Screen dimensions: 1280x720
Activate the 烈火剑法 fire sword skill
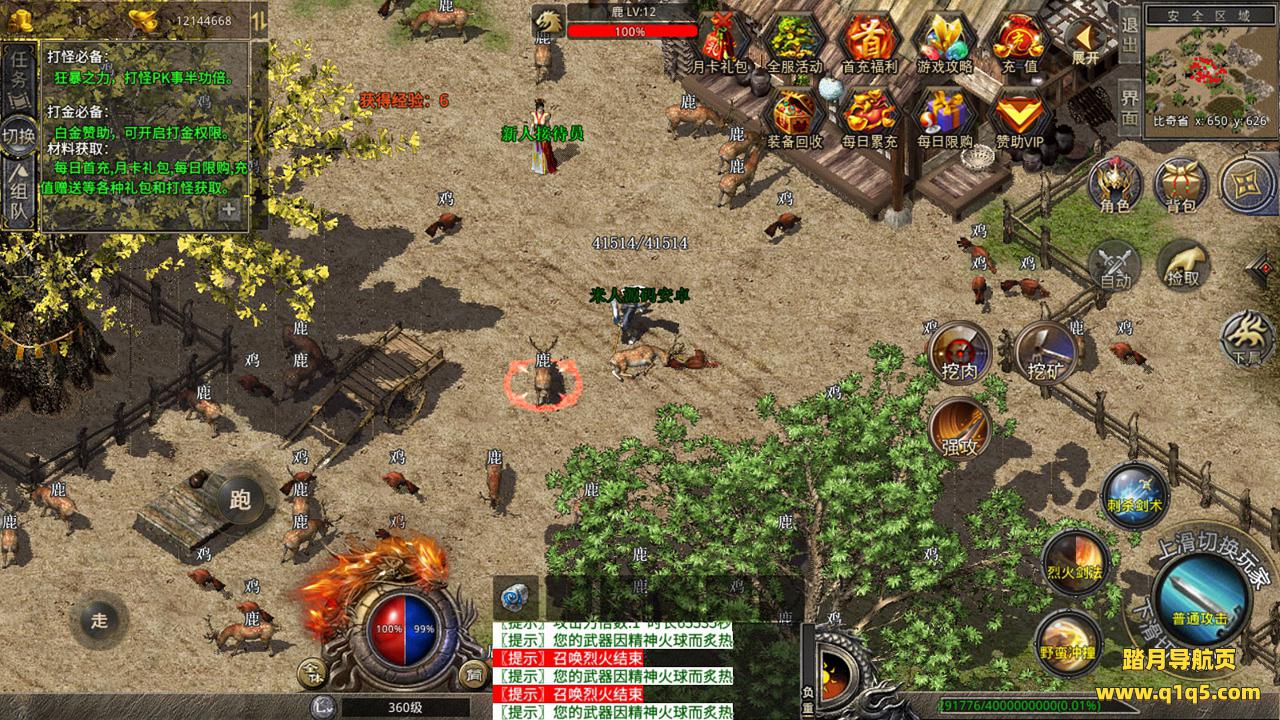coord(1075,560)
